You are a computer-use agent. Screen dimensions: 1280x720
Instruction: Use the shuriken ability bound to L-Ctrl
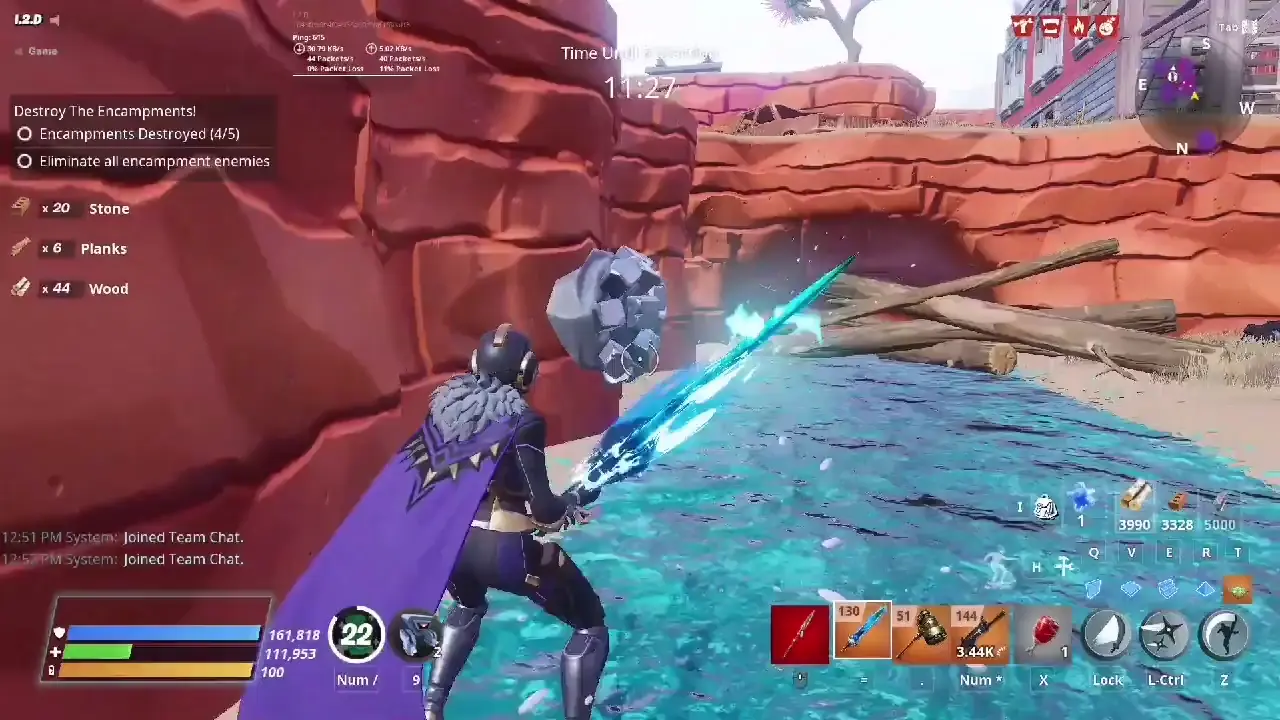[1165, 633]
